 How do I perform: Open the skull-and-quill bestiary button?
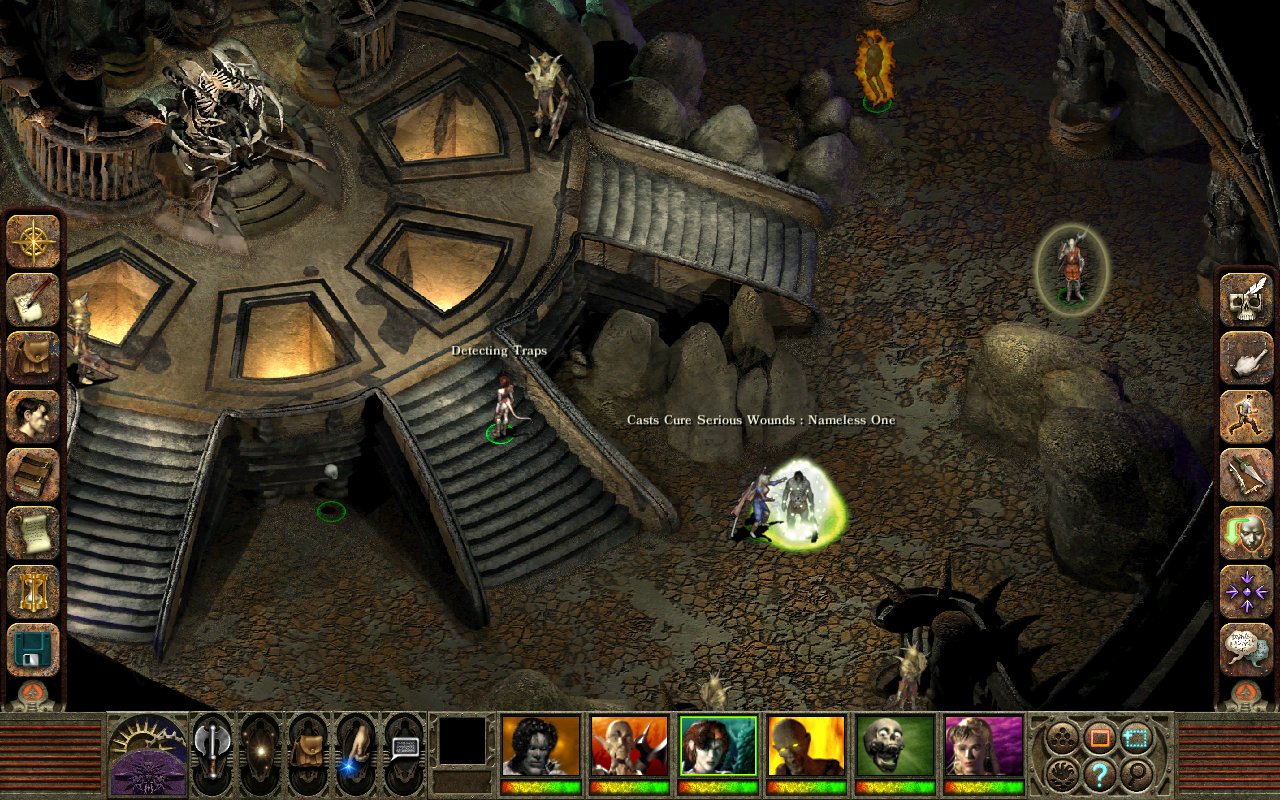point(1245,299)
